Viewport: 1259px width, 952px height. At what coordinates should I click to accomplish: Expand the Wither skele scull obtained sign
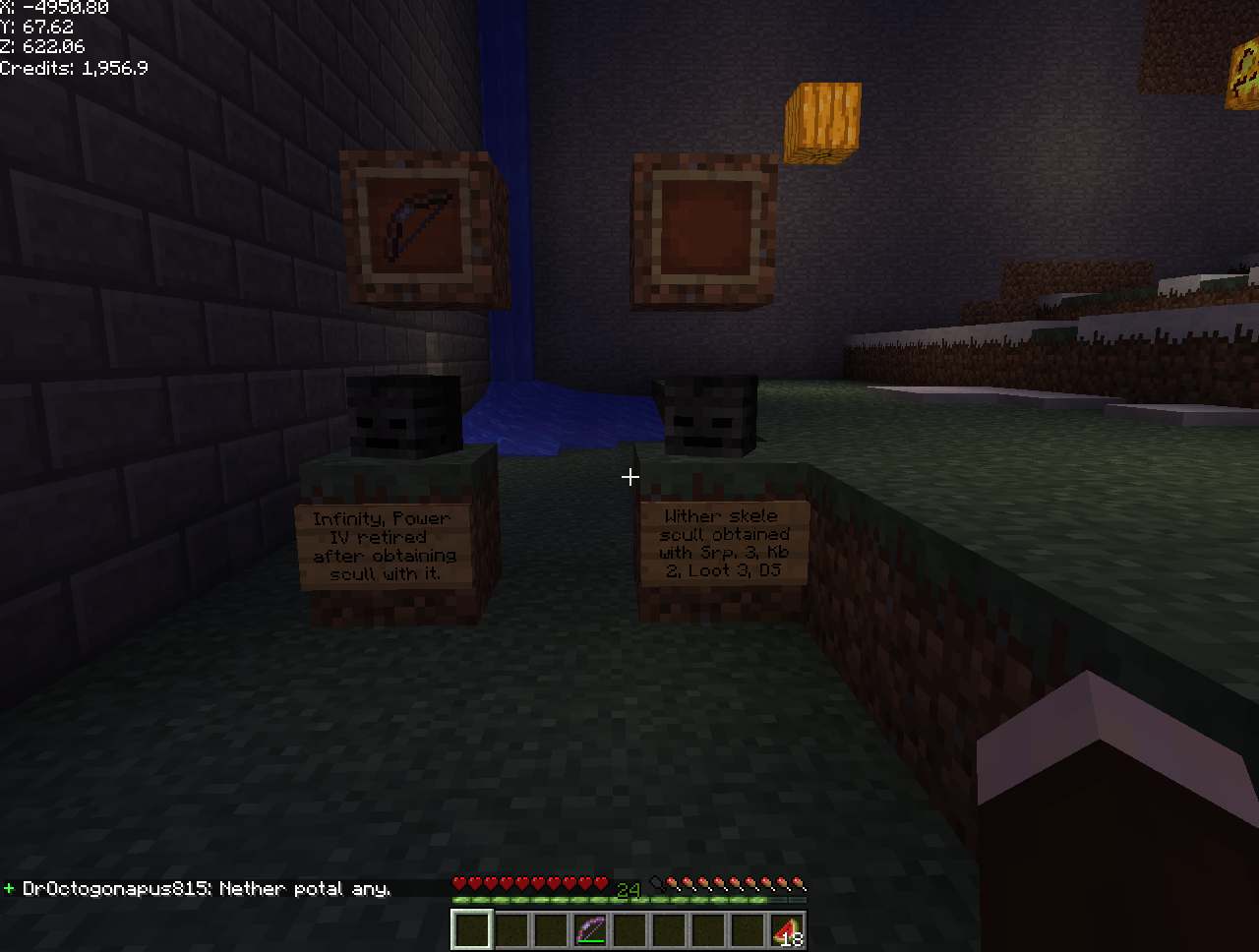726,542
